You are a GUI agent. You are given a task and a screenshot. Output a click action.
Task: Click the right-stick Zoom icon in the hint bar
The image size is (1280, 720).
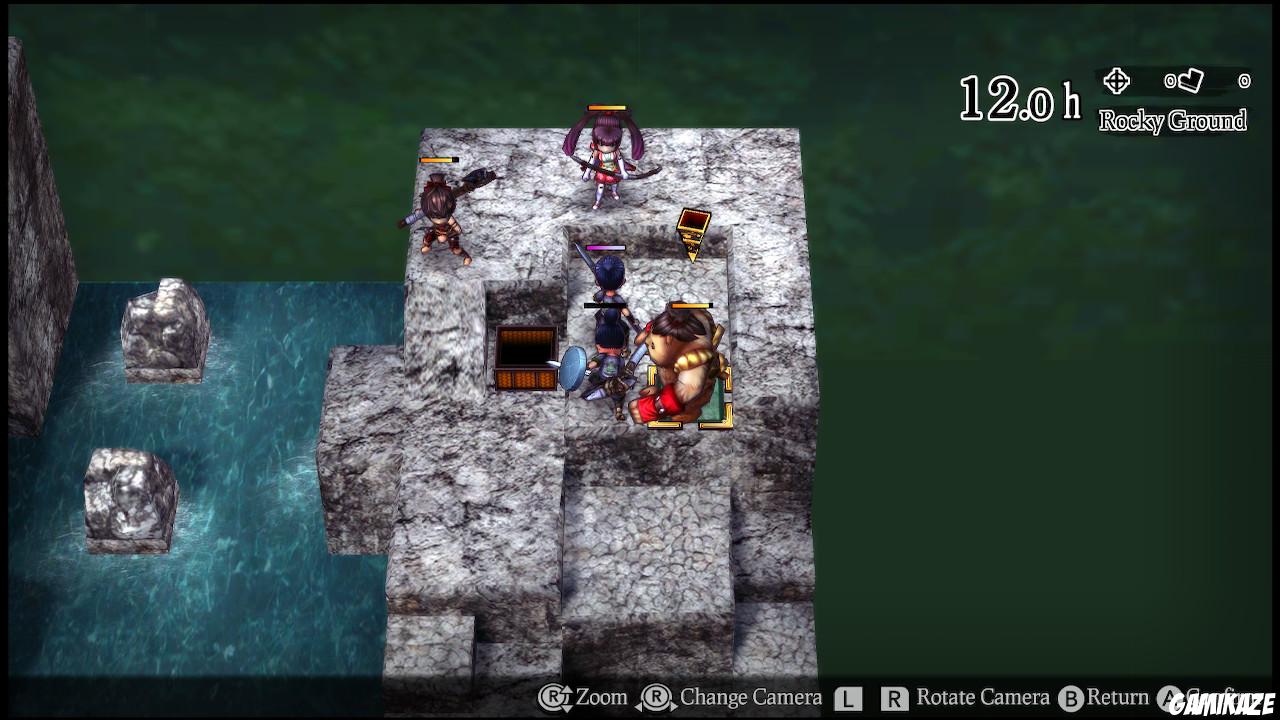tap(553, 697)
